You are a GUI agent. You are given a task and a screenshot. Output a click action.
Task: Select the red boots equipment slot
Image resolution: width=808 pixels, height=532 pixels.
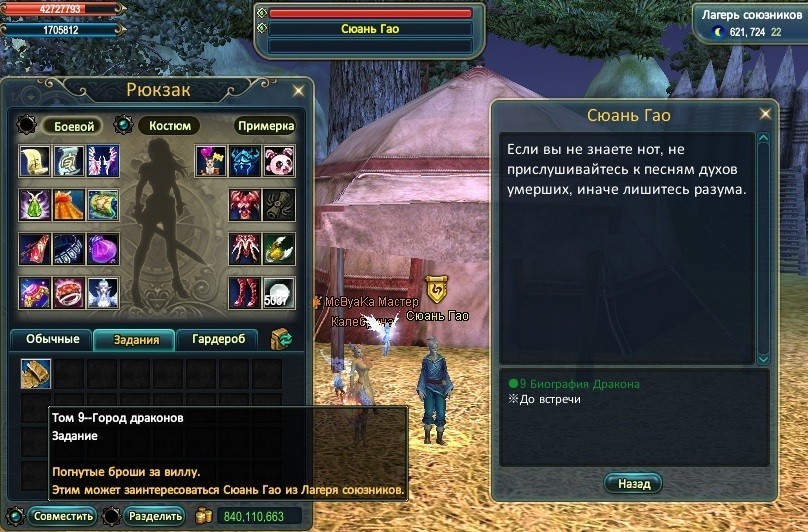point(245,293)
